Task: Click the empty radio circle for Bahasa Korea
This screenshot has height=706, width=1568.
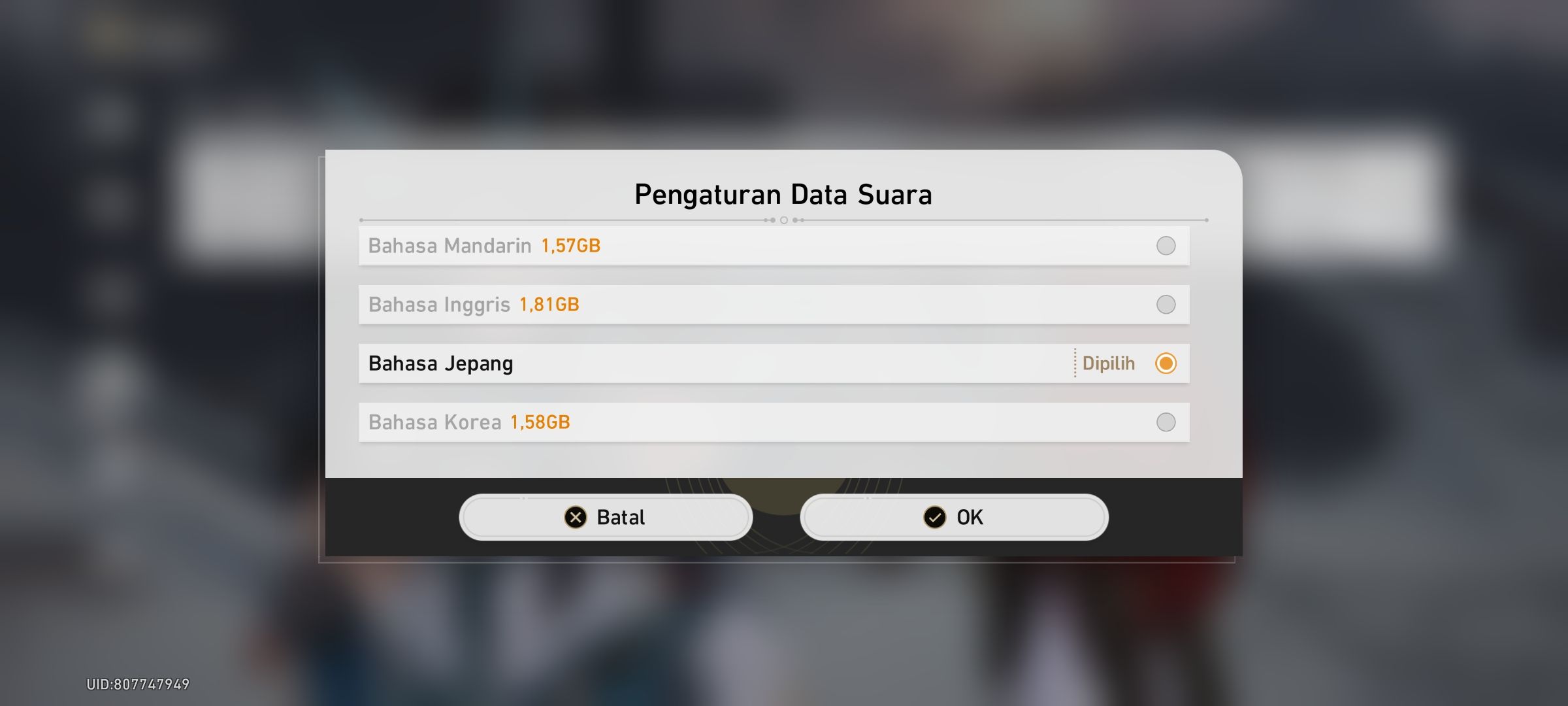Action: tap(1166, 422)
